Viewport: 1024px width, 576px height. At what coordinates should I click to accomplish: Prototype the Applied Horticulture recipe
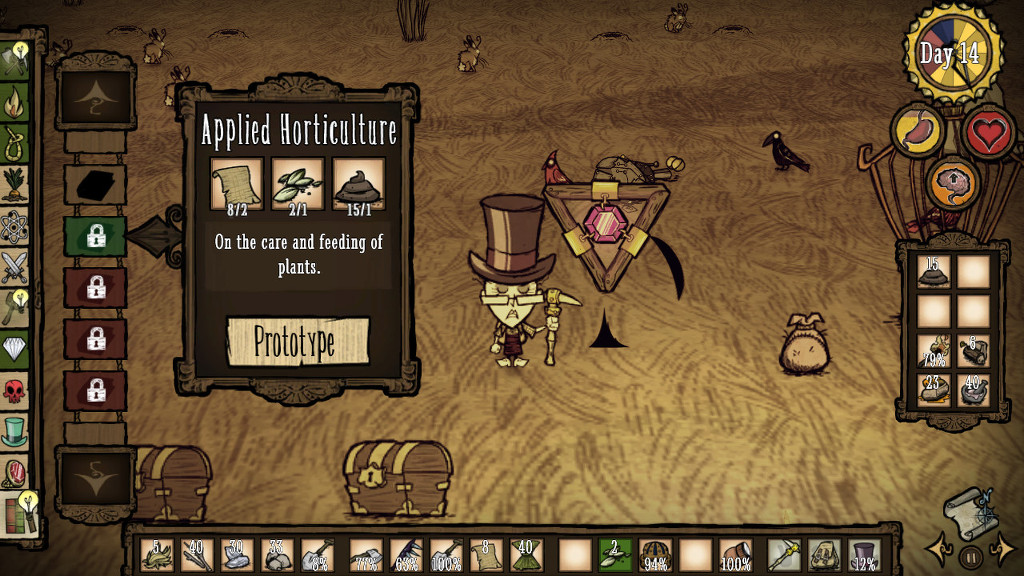tap(298, 342)
